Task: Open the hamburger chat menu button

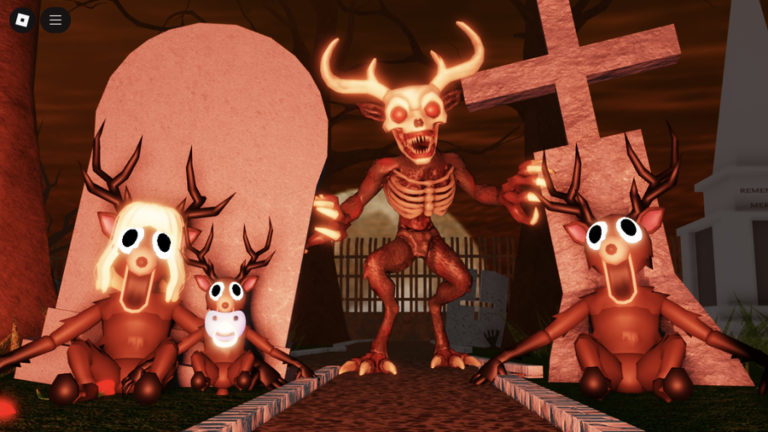Action: (55, 19)
